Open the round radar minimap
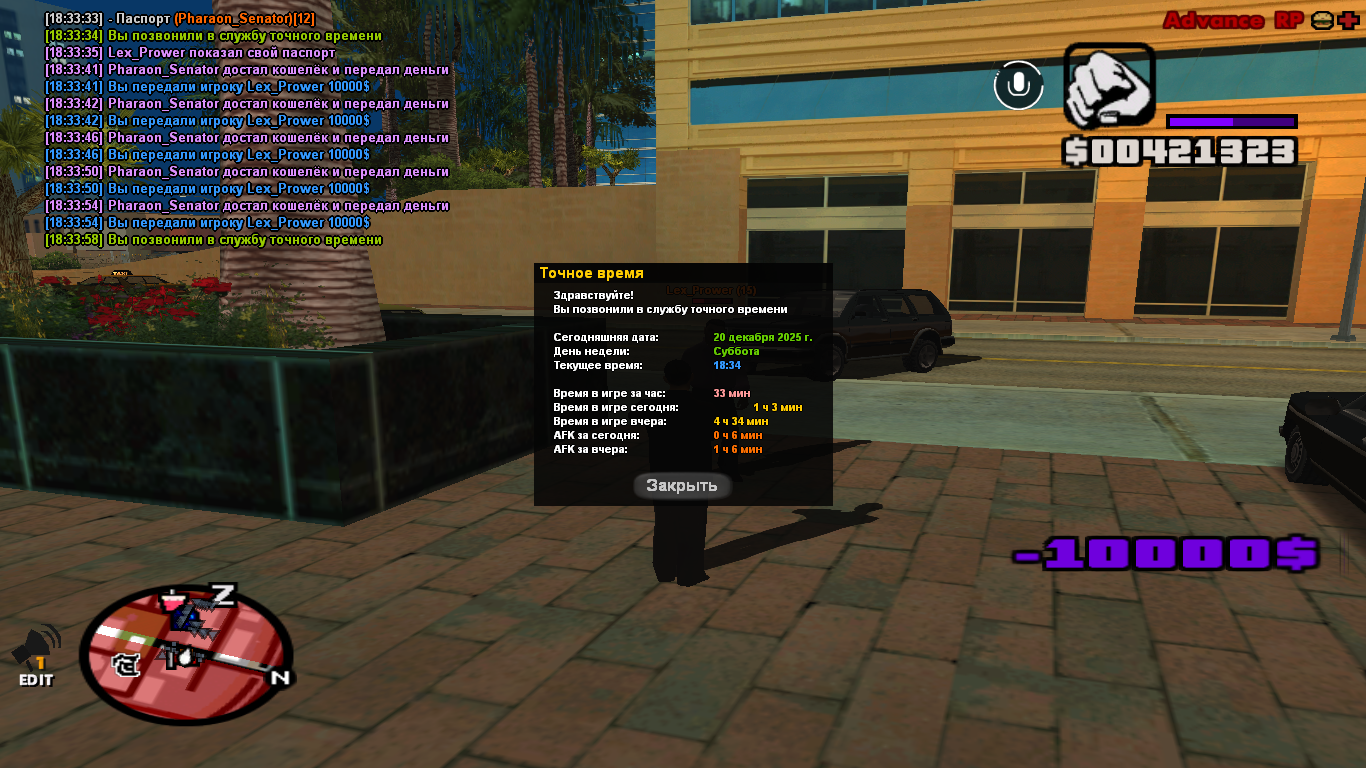Image resolution: width=1366 pixels, height=768 pixels. point(186,654)
